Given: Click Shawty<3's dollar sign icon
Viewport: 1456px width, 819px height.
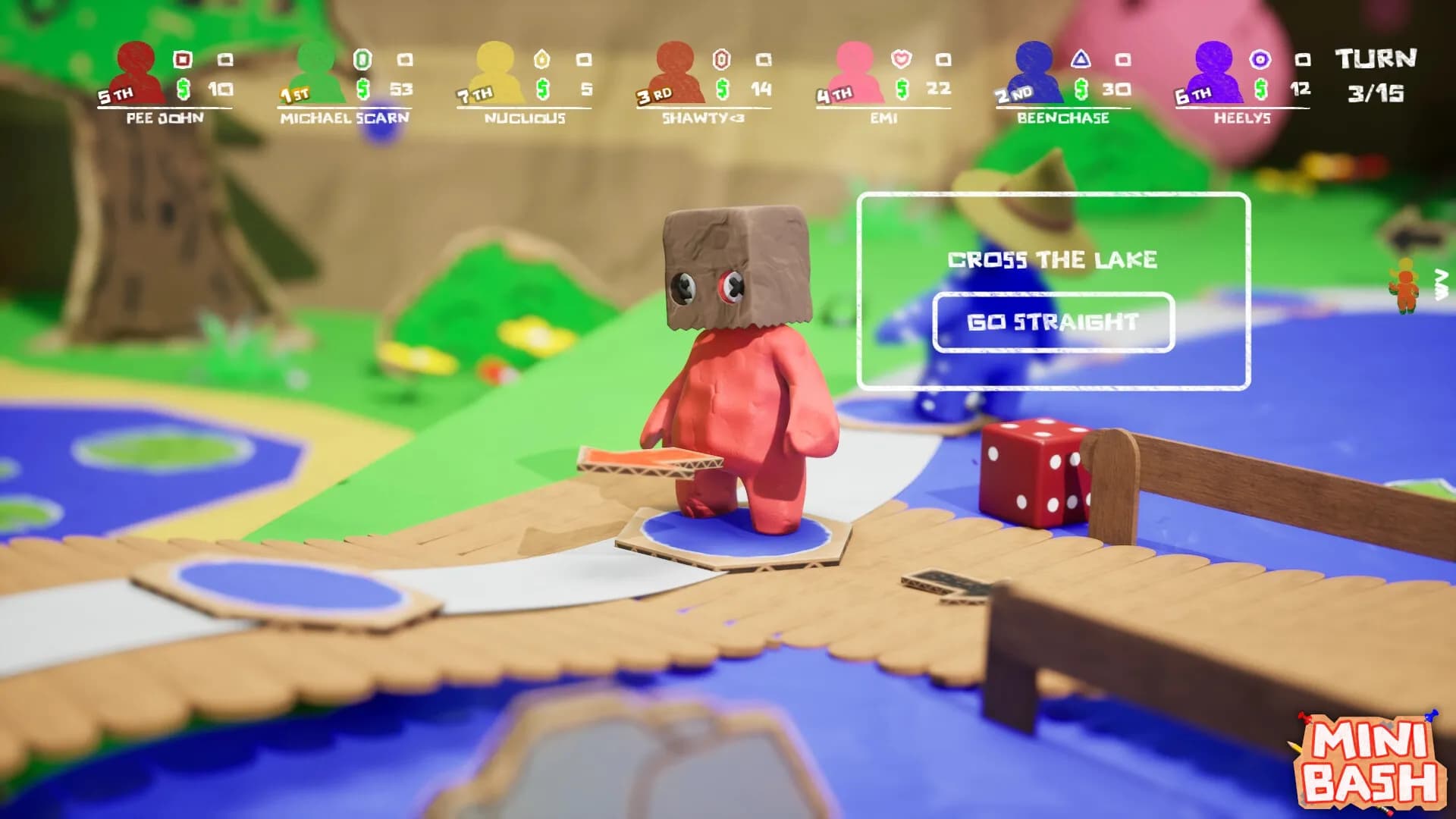Looking at the screenshot, I should pos(723,90).
